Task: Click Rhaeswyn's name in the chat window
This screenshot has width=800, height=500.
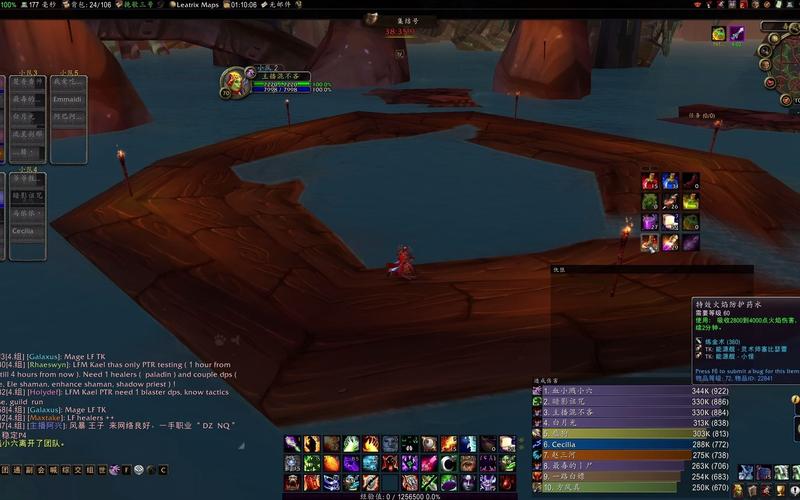Action: (49, 365)
